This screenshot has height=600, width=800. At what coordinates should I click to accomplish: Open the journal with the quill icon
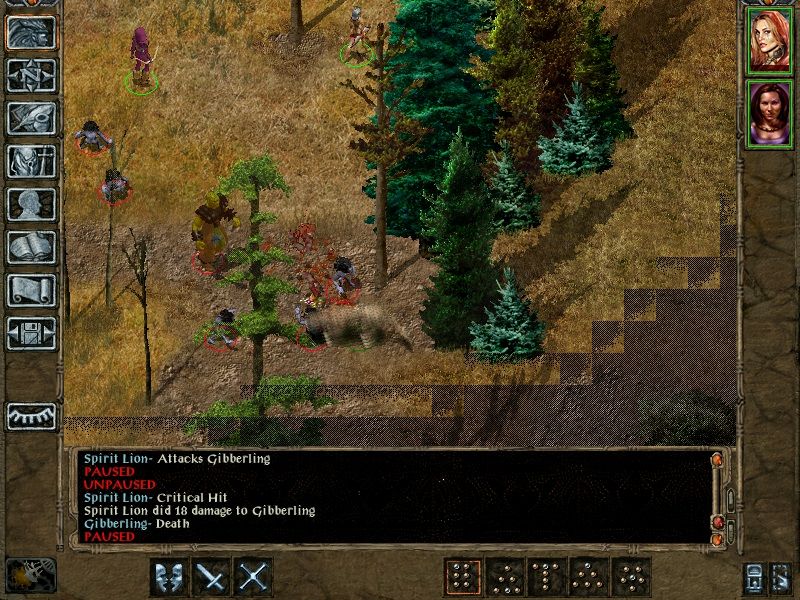31,118
